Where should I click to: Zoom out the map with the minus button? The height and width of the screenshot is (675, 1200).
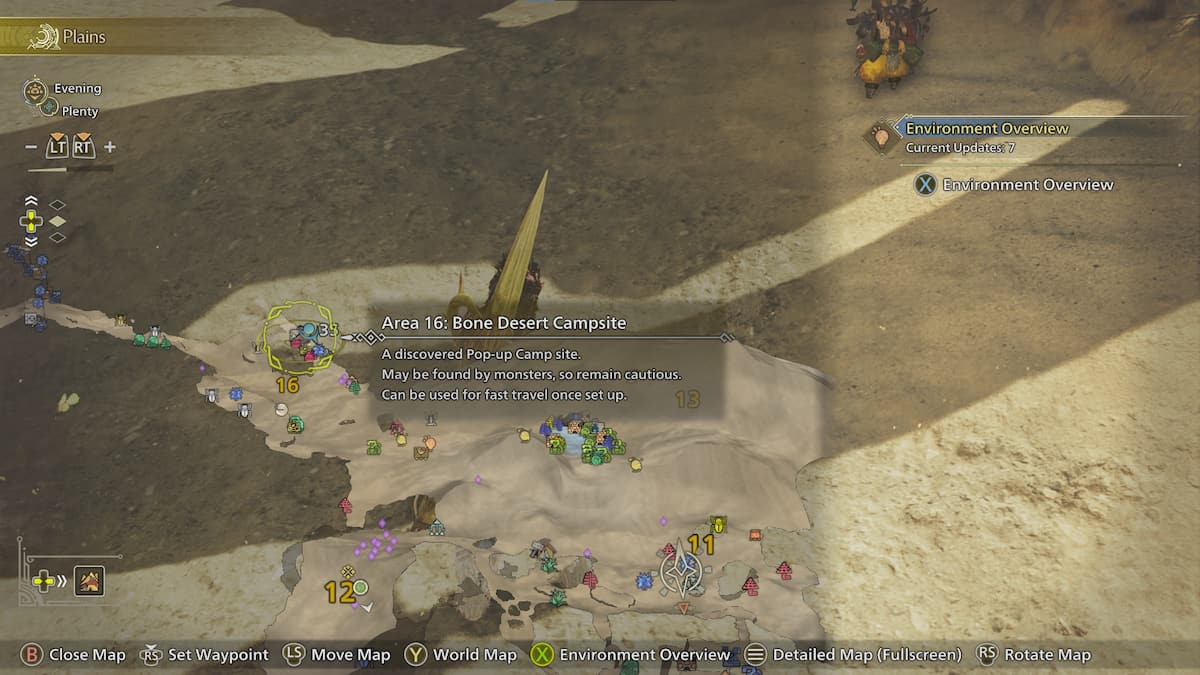[31, 147]
